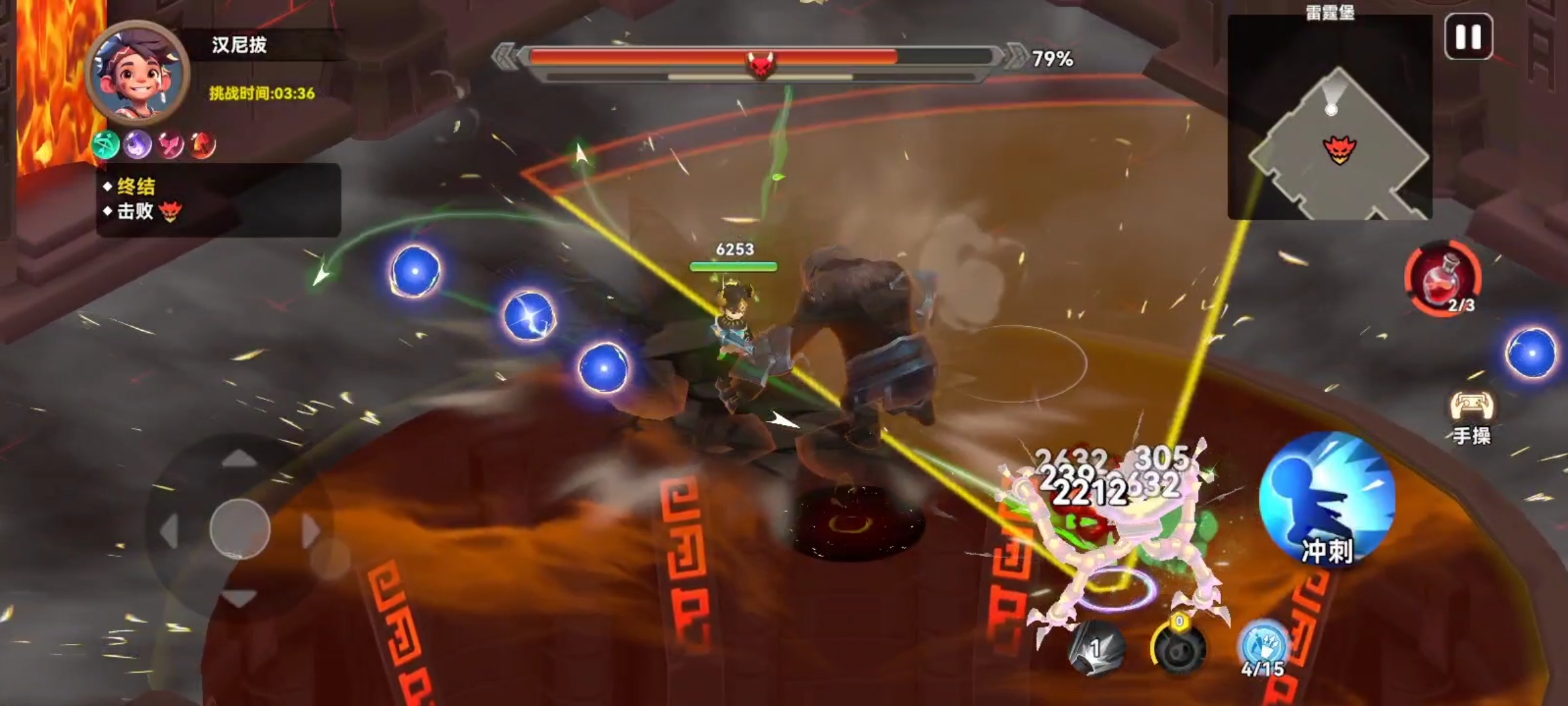Click the boss marker on the minimap

click(x=1339, y=150)
